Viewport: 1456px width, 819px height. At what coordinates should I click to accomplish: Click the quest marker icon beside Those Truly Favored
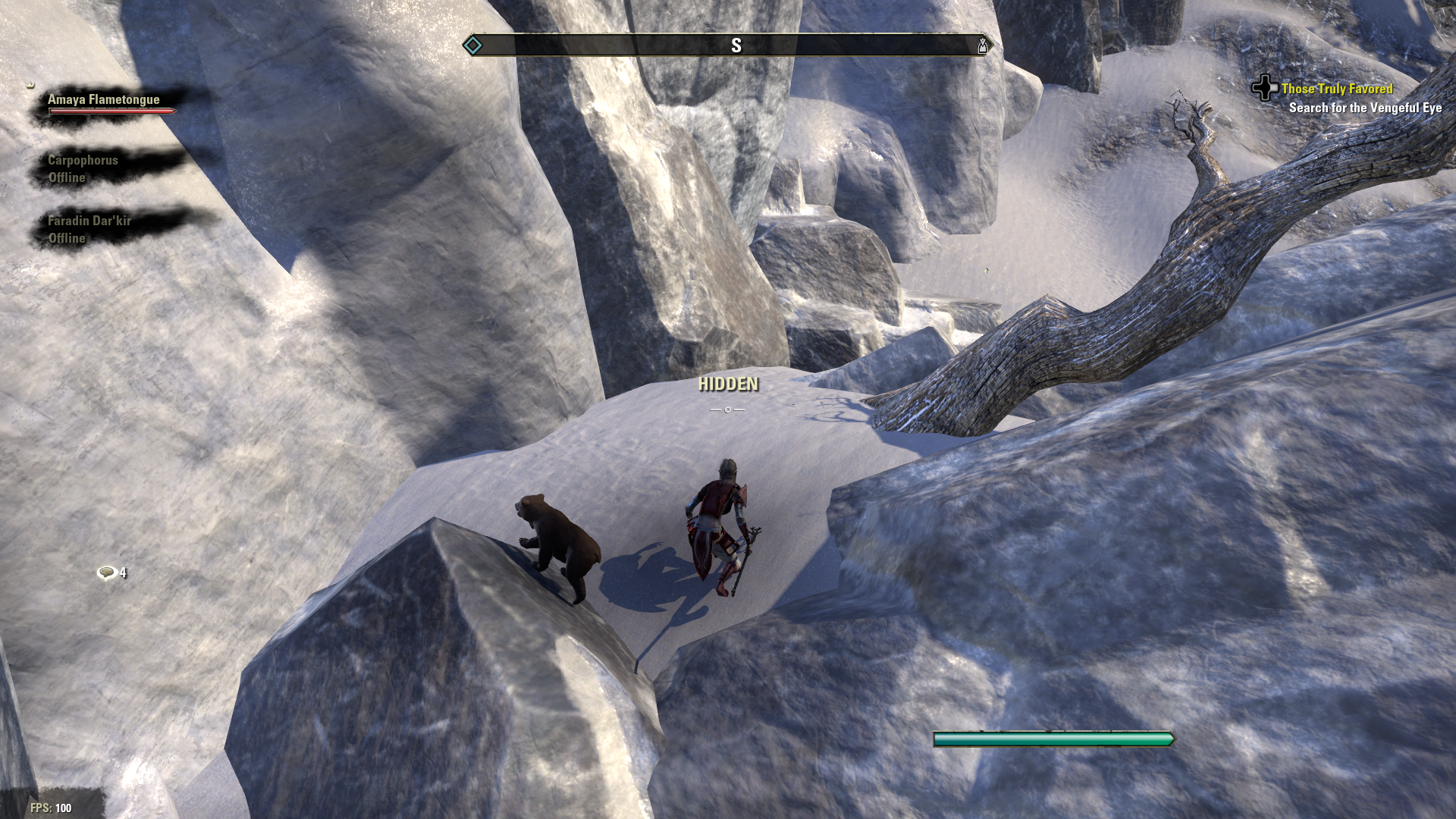click(1264, 88)
